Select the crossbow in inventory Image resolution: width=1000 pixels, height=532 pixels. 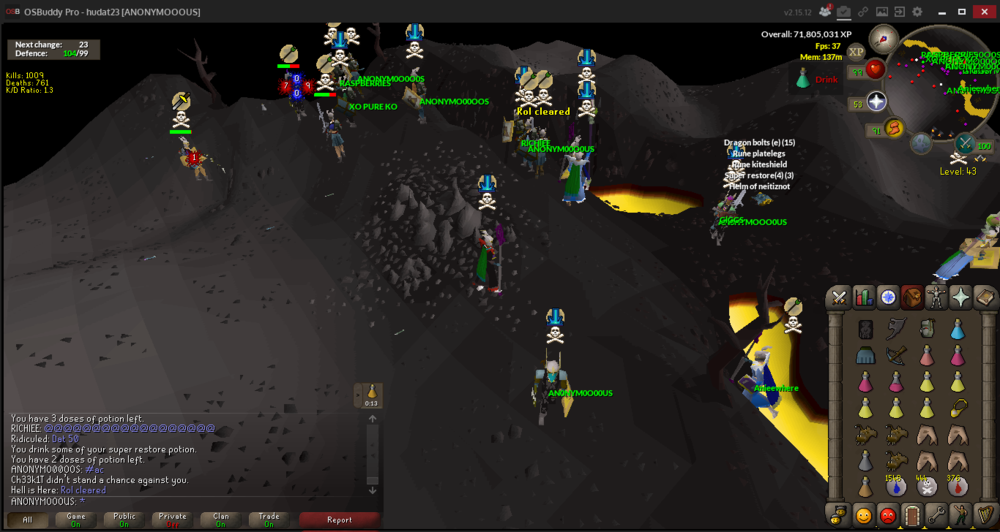(x=896, y=355)
